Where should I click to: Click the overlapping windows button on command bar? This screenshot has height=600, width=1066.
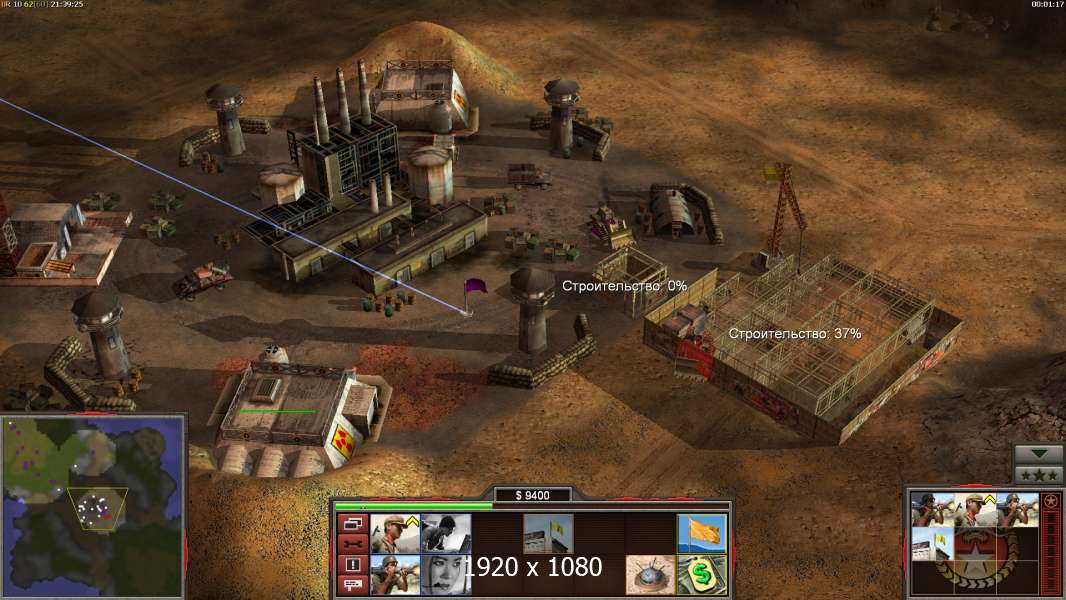tap(352, 523)
